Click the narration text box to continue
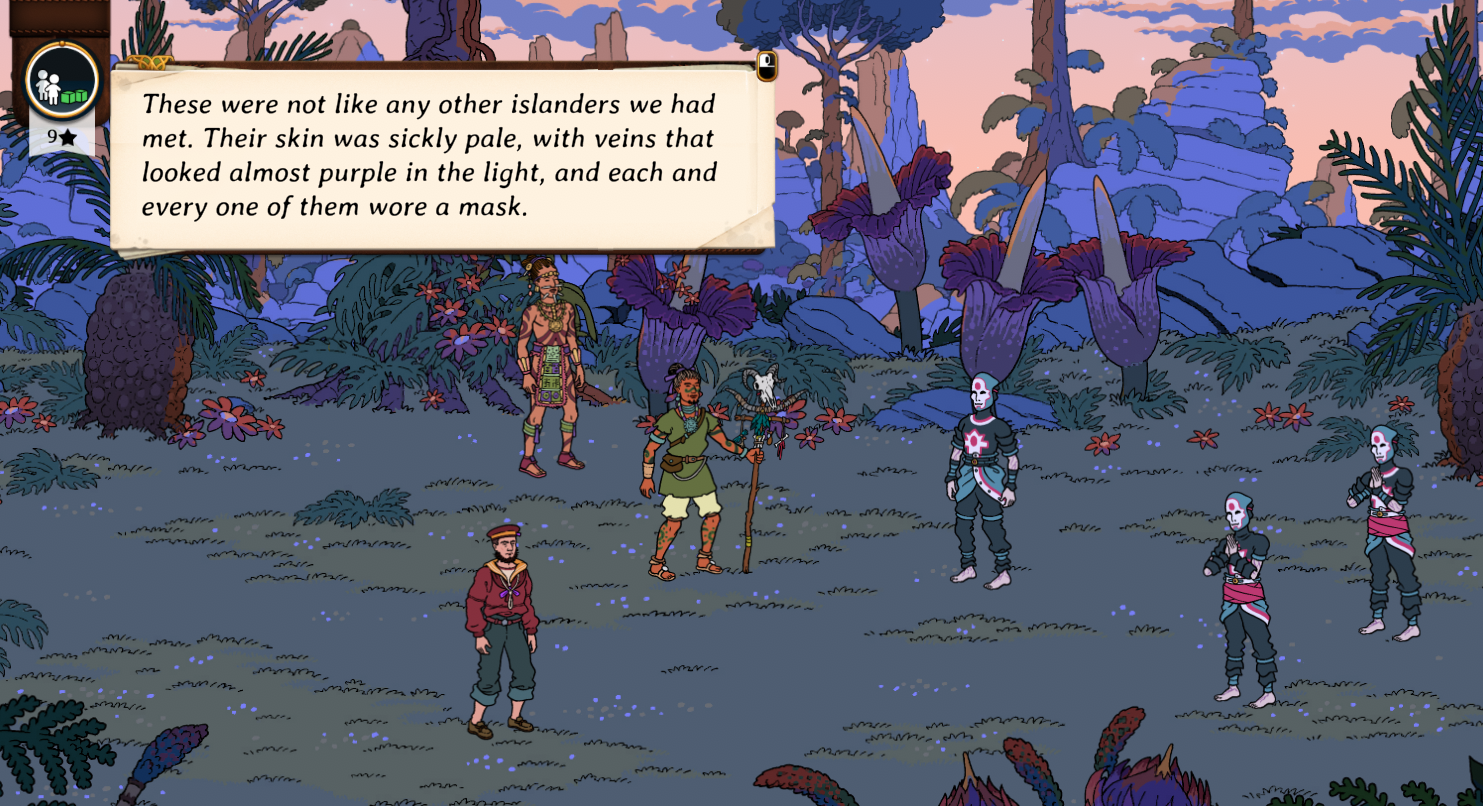Image resolution: width=1483 pixels, height=806 pixels. point(440,155)
